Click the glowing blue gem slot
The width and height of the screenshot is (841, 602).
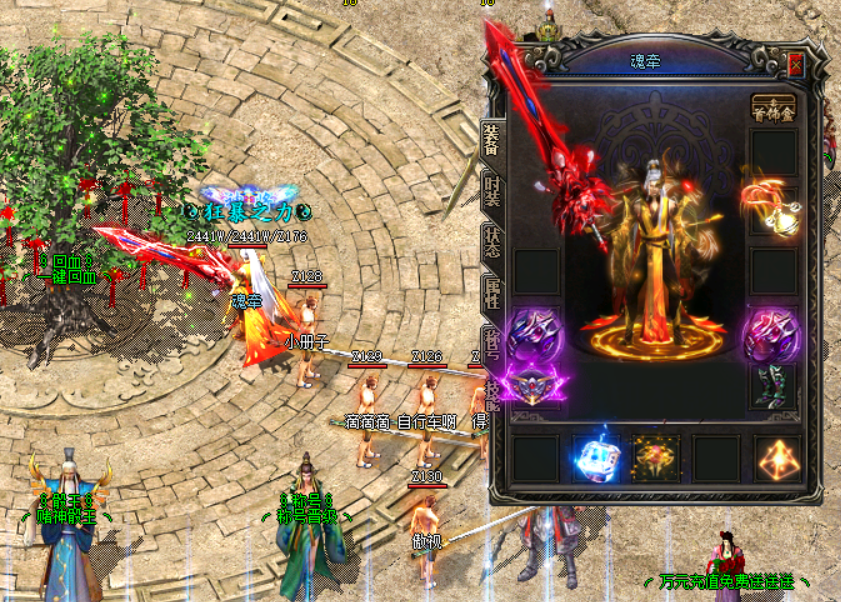pos(596,458)
